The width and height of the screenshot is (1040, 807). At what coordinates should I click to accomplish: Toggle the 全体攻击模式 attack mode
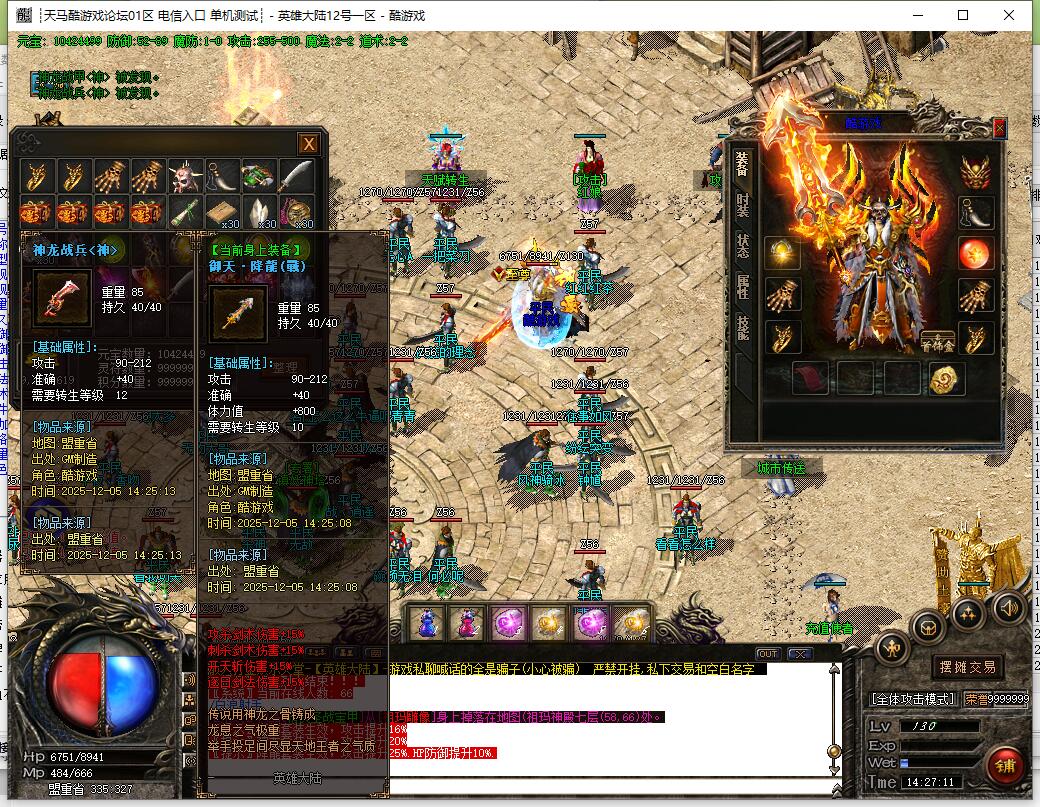(913, 699)
